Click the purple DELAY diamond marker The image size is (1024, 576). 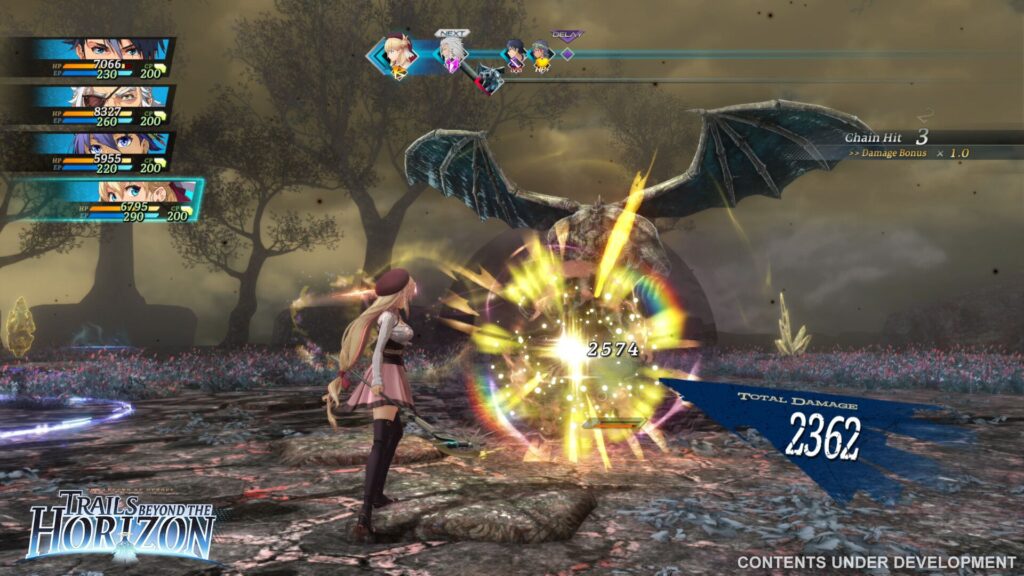pos(567,54)
